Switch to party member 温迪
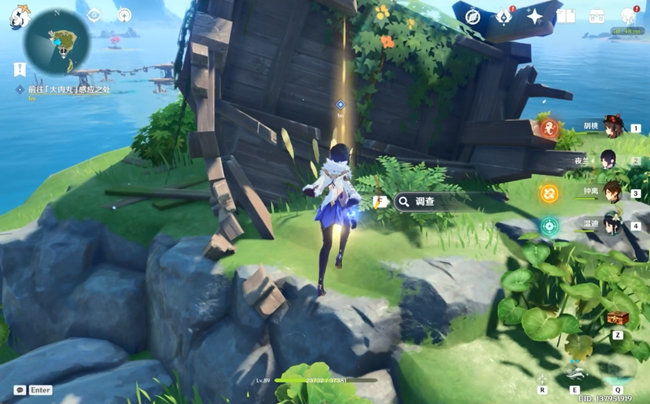This screenshot has height=404, width=650. click(609, 226)
